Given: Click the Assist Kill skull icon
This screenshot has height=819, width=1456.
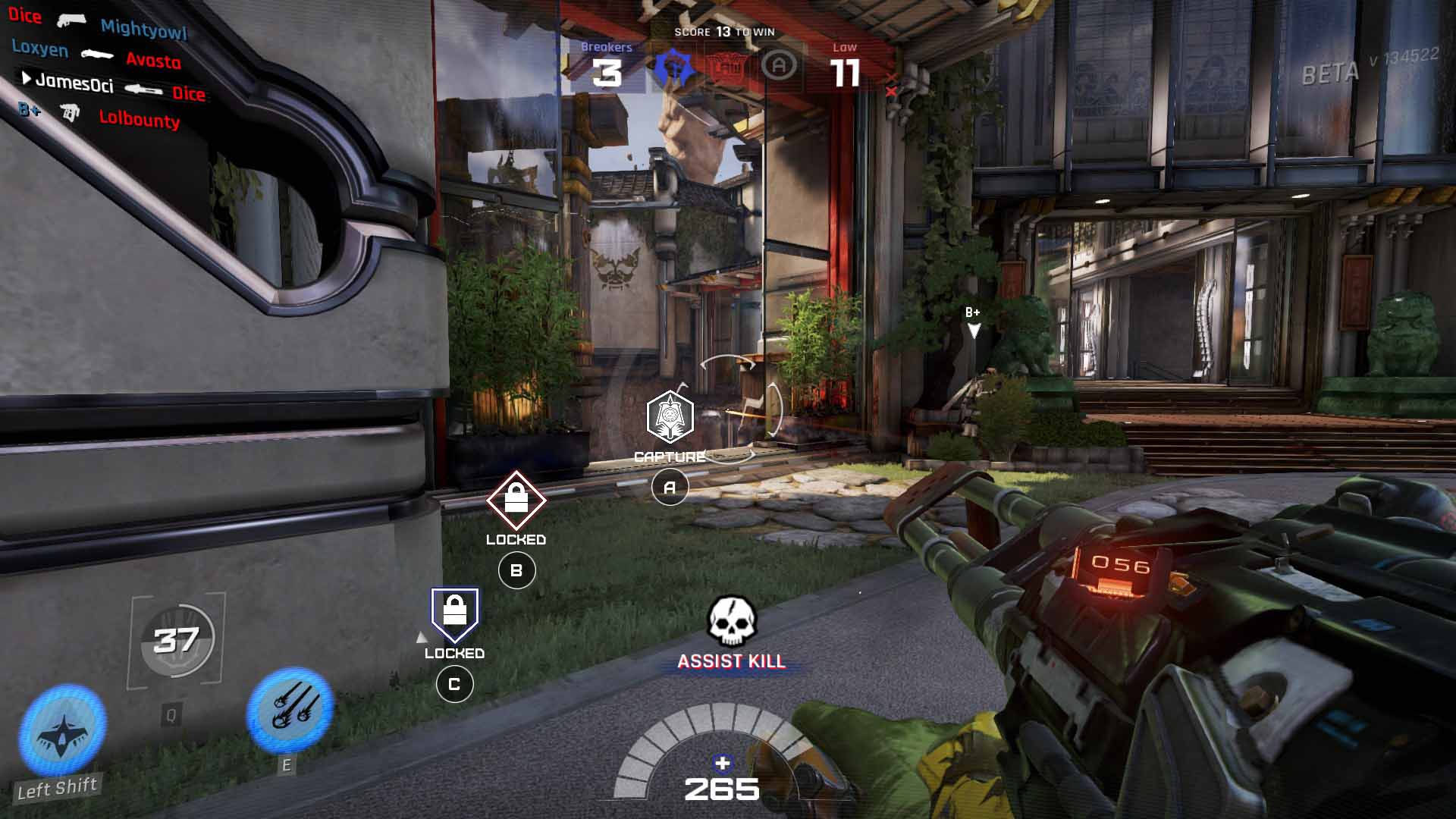Looking at the screenshot, I should click(732, 622).
